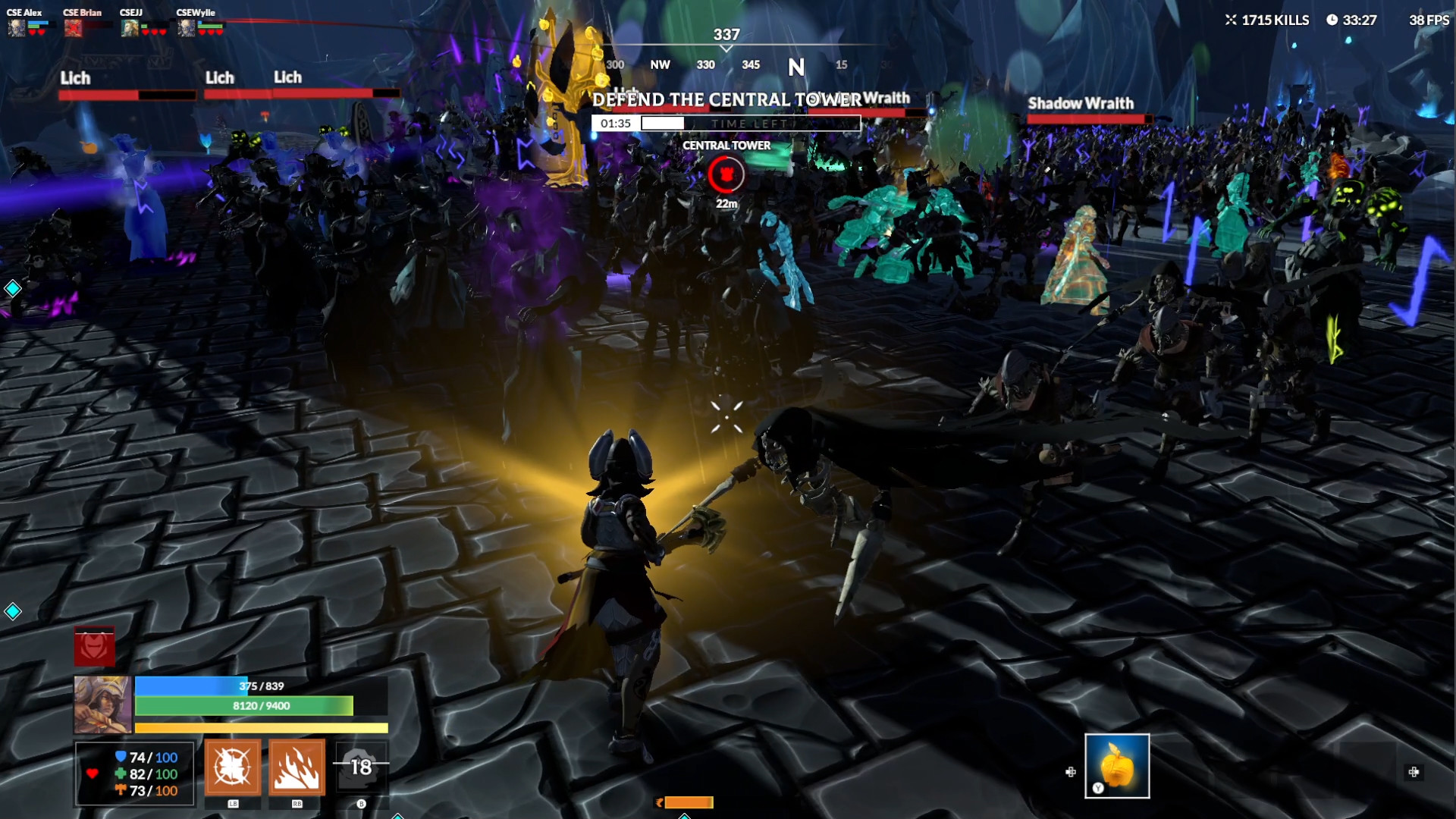Click the red heart icon in the stats panel
The height and width of the screenshot is (819, 1456).
90,775
